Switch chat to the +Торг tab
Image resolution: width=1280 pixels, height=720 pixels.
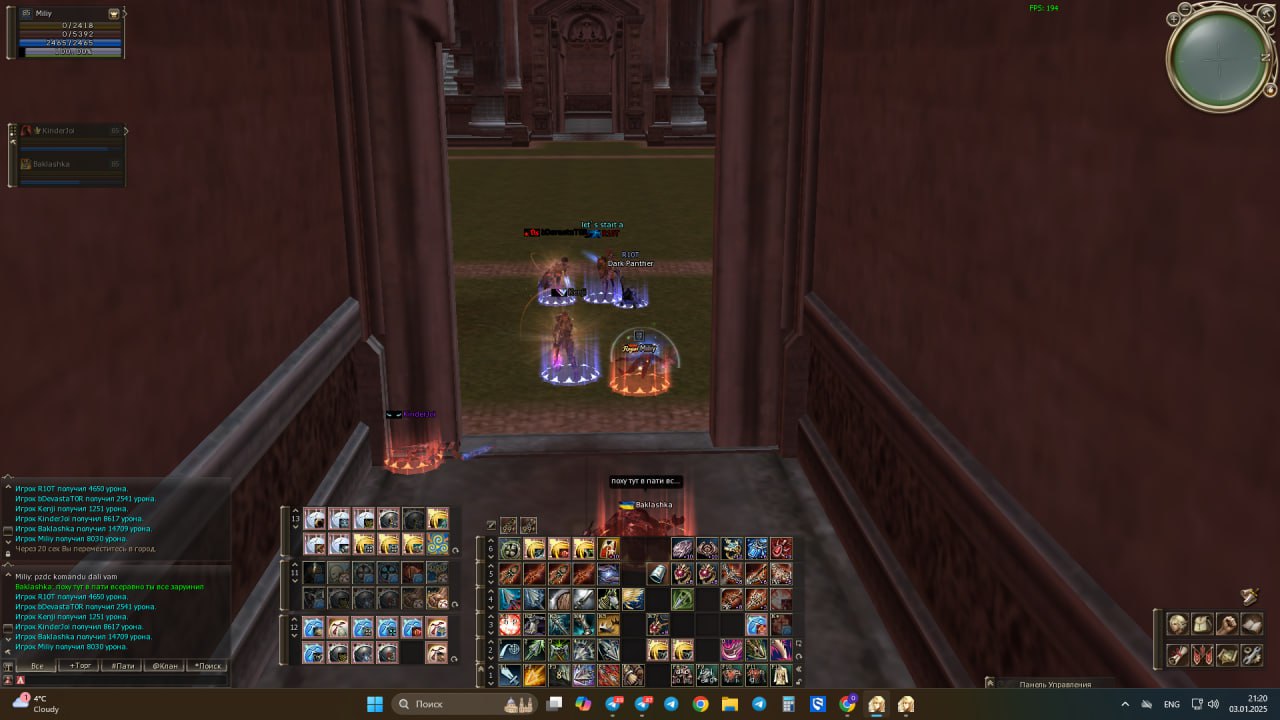click(79, 665)
